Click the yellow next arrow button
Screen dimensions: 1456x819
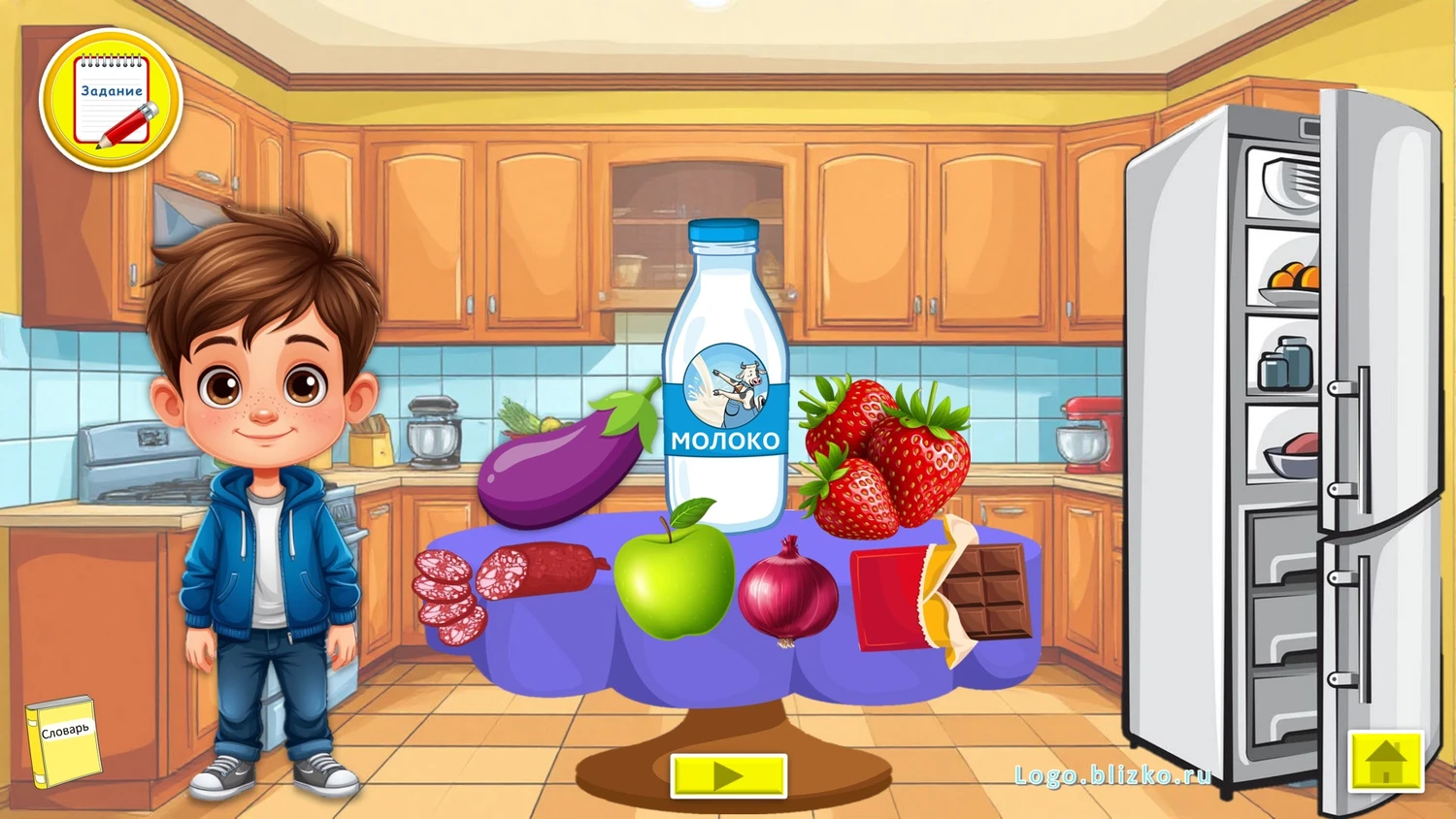tap(728, 775)
